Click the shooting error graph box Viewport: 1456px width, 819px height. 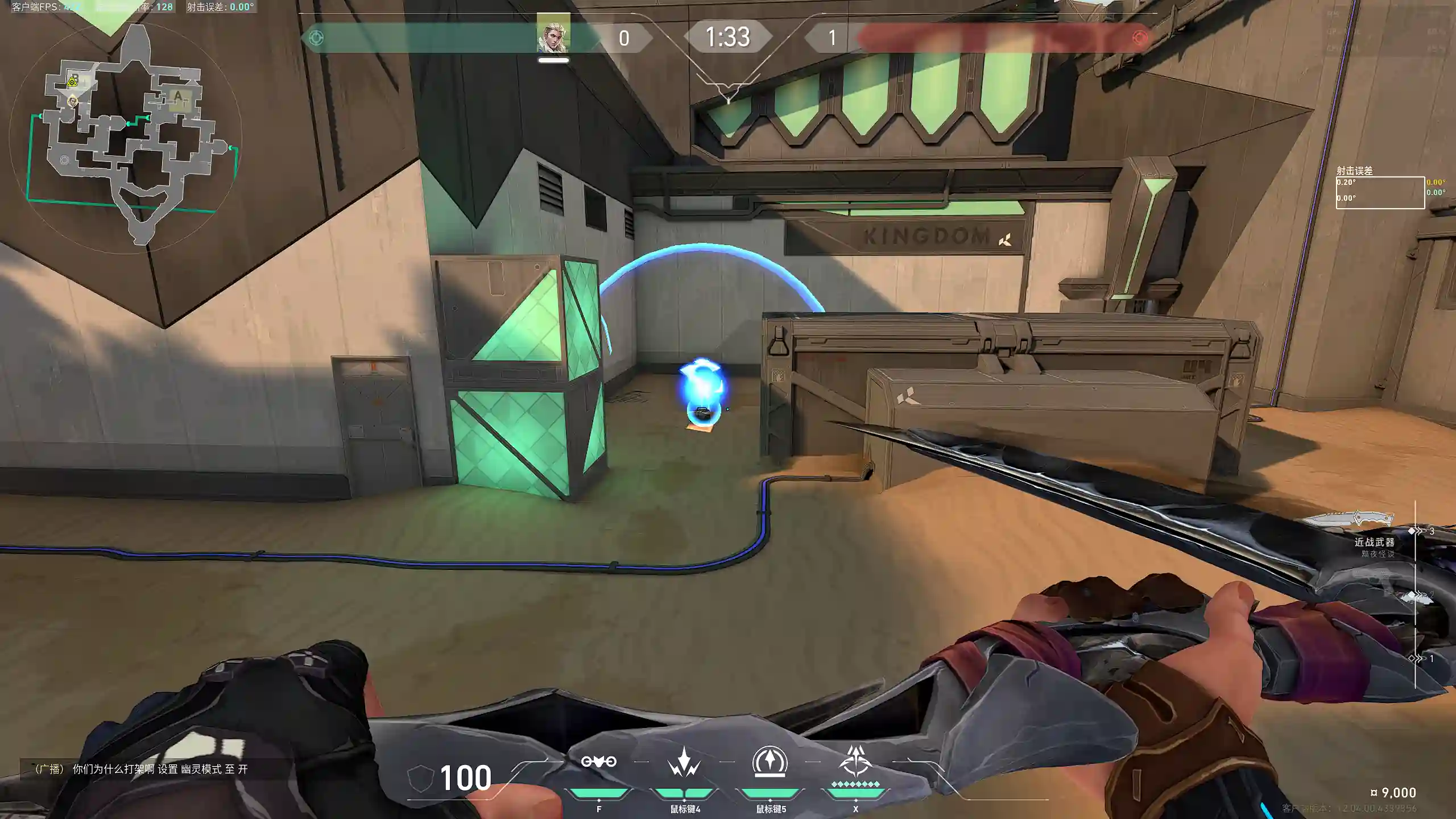point(1380,193)
